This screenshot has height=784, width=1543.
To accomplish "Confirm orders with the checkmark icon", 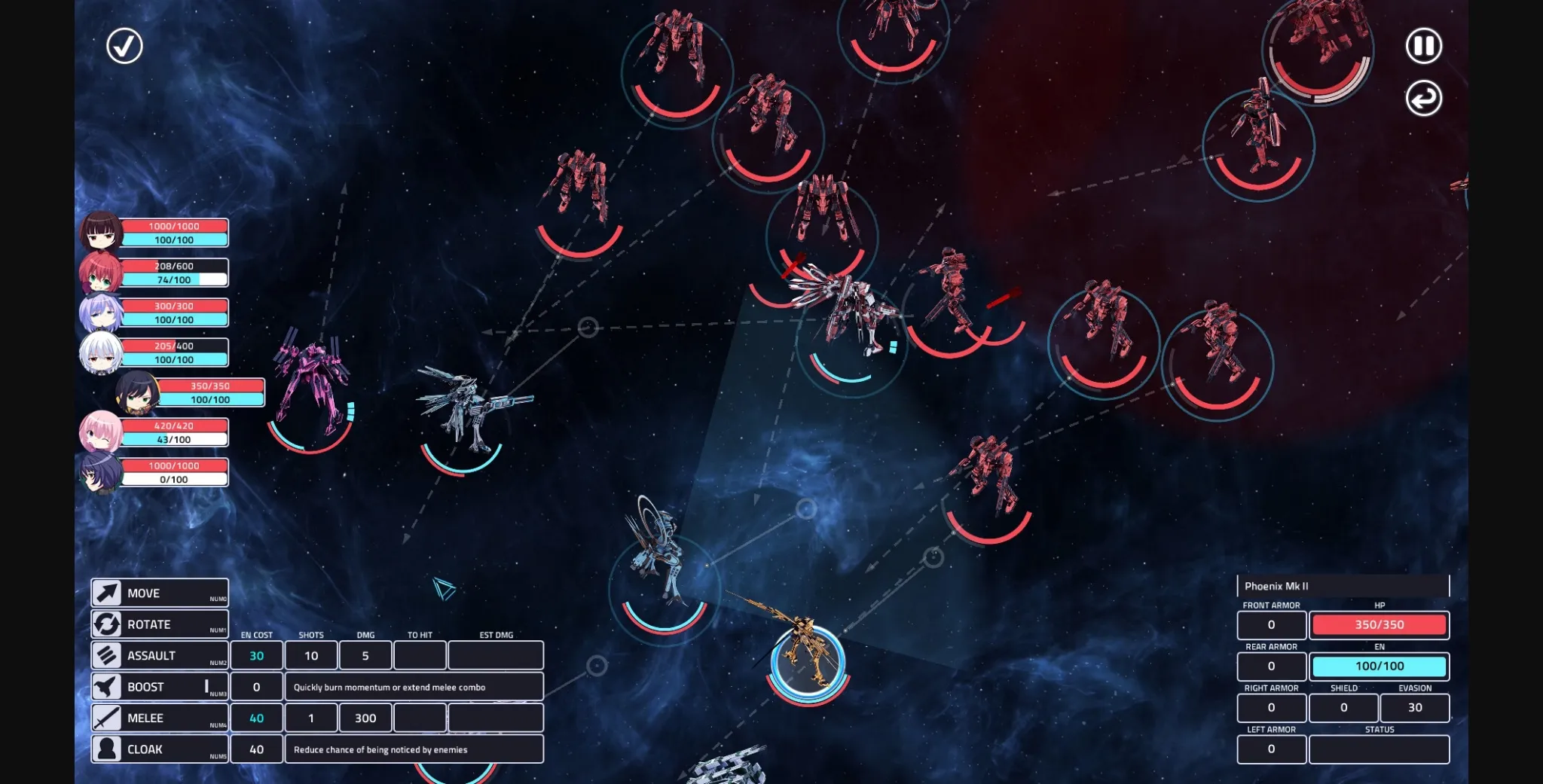I will coord(123,46).
